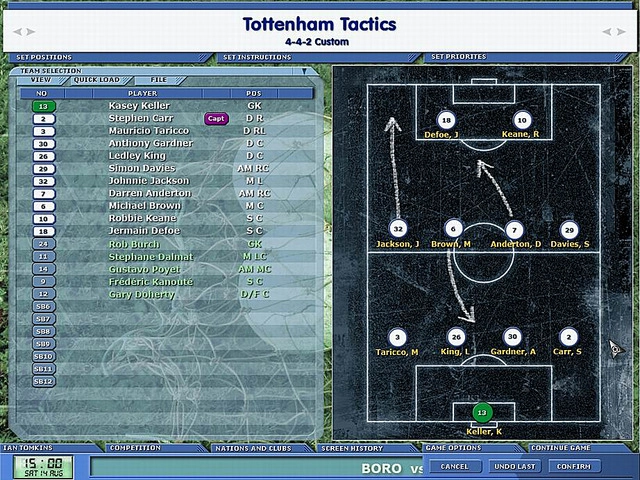Confirm the team tactics

click(x=574, y=466)
